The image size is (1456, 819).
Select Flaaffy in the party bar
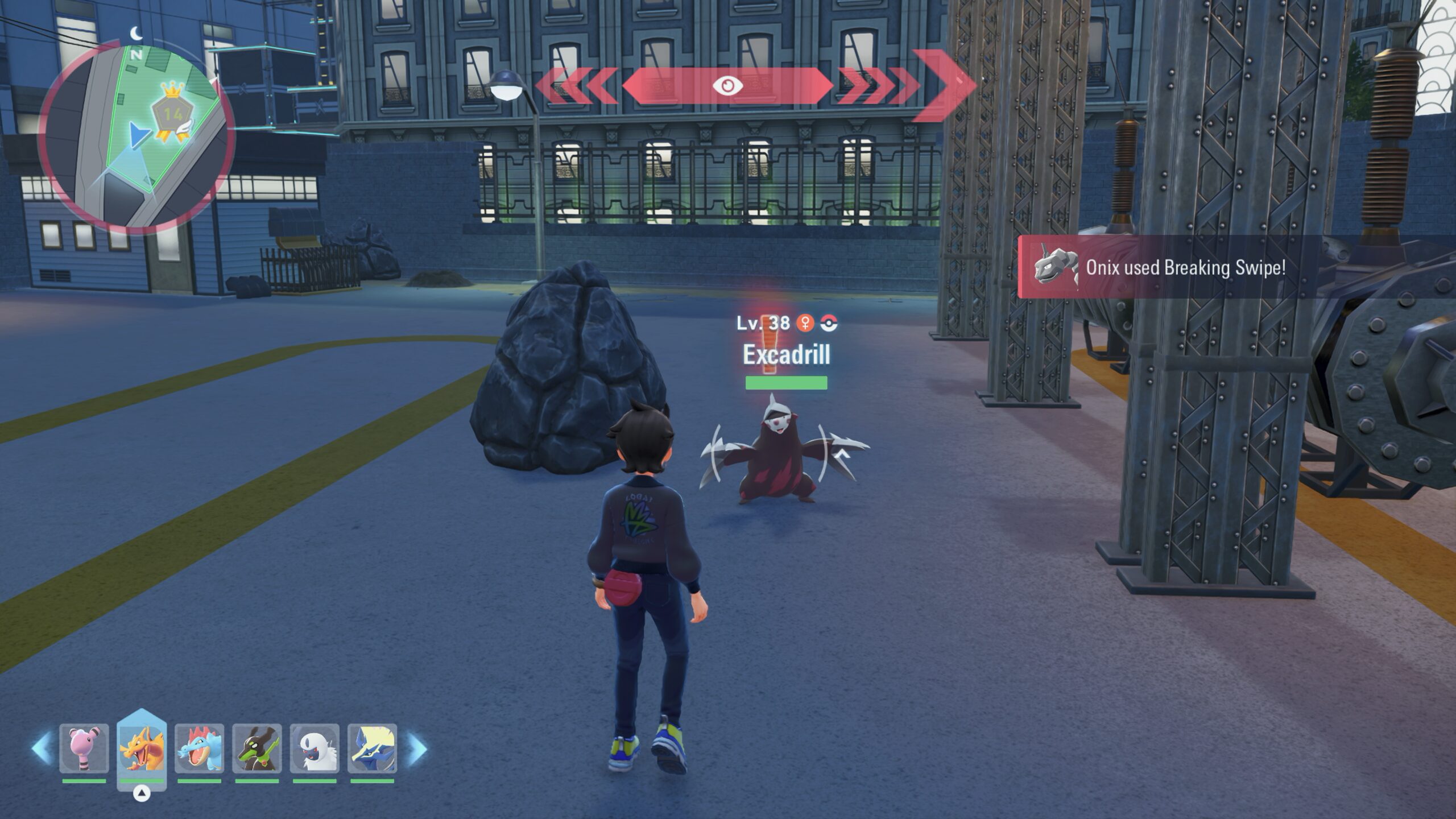click(x=84, y=748)
